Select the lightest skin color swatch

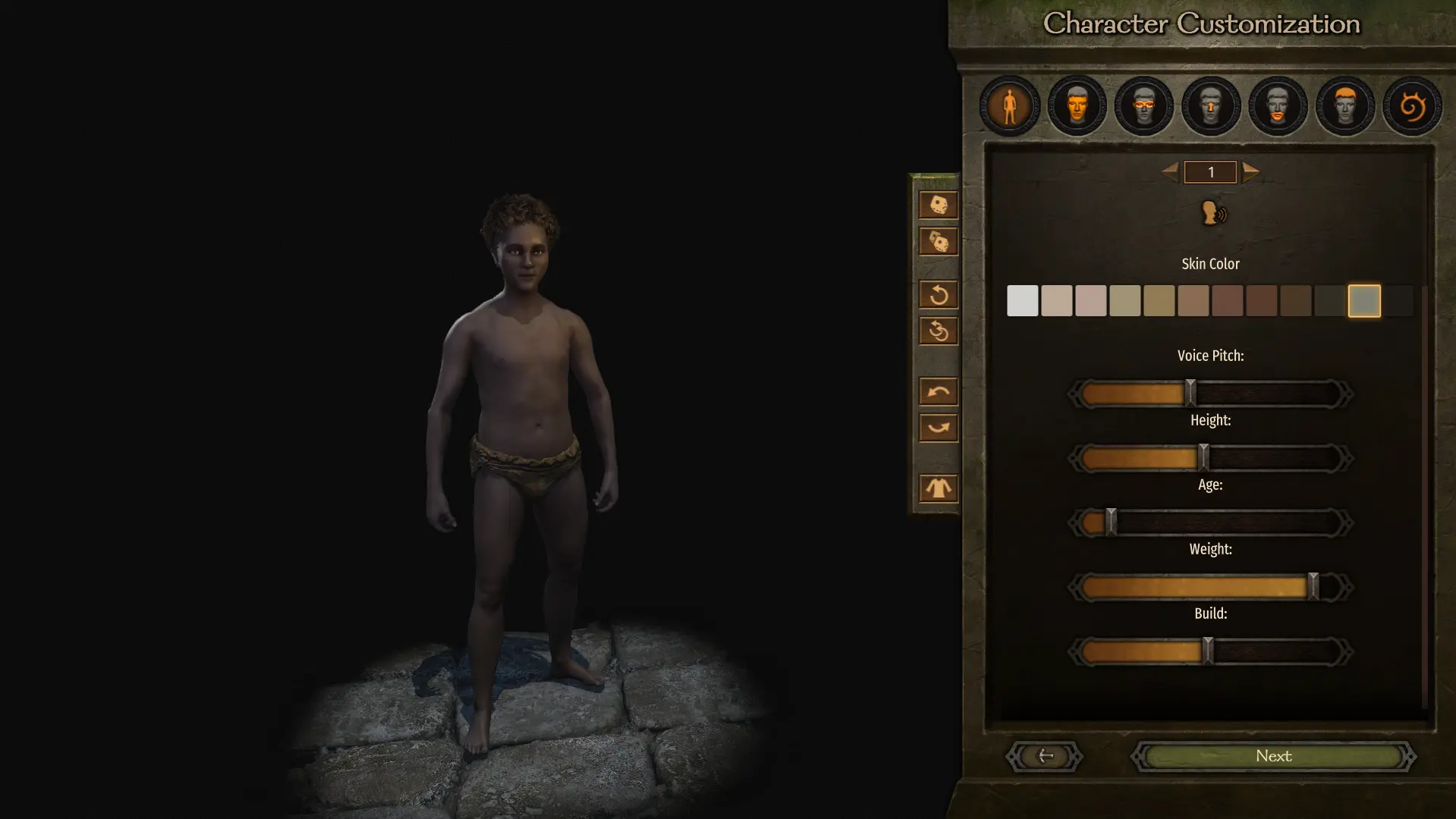pos(1022,300)
